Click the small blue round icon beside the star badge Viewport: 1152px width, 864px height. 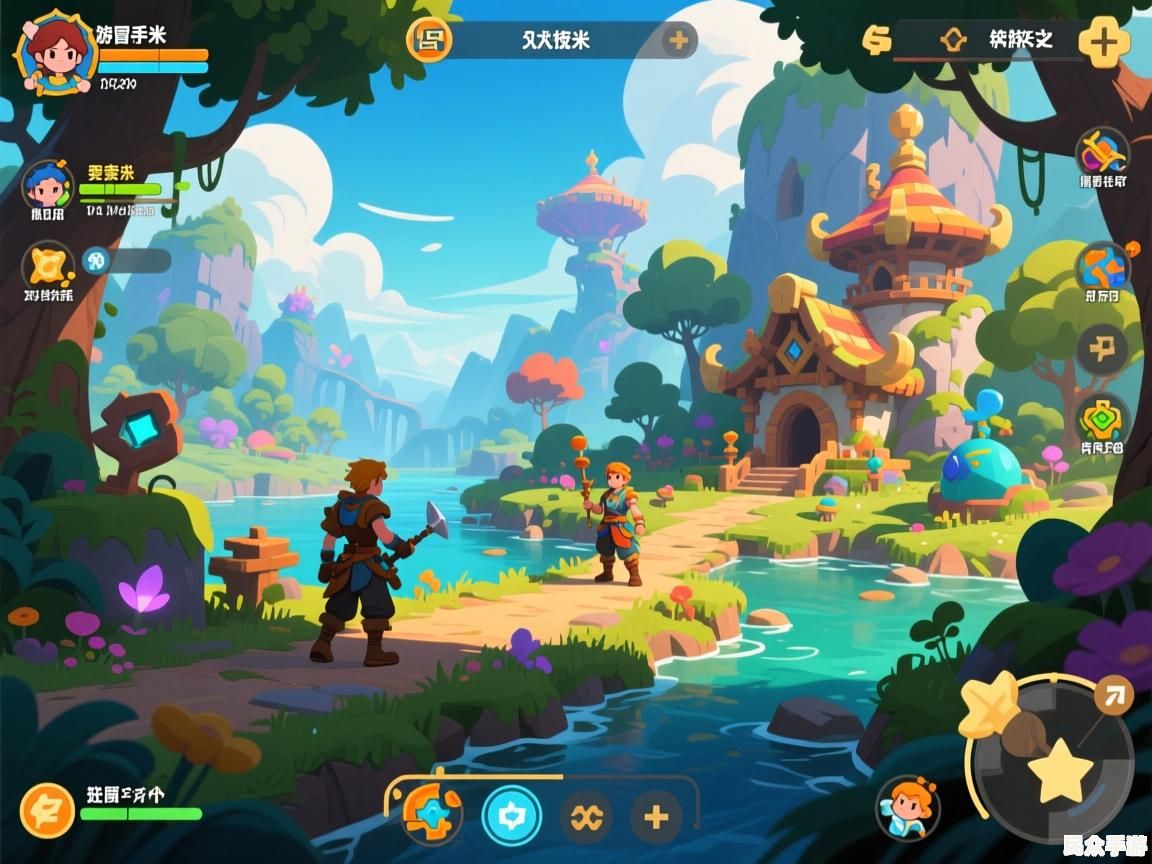(x=96, y=260)
